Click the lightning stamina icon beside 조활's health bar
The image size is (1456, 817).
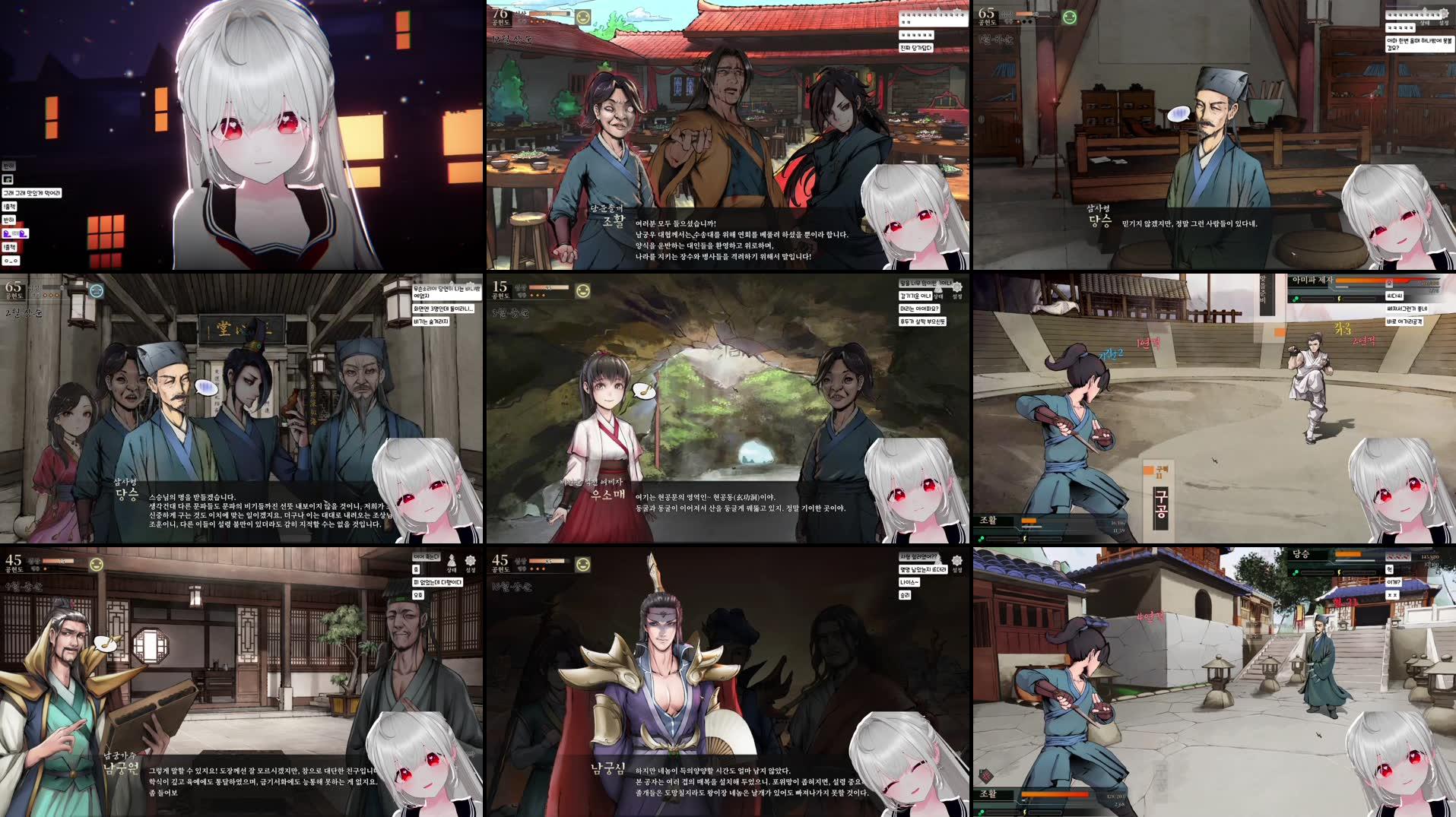1024,539
